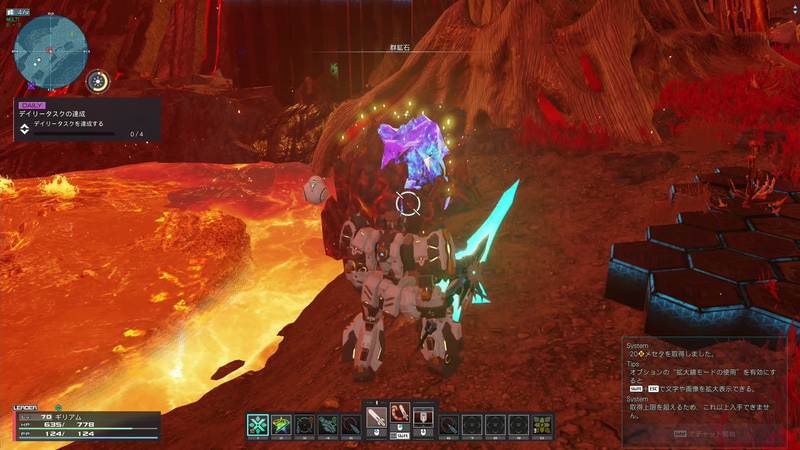Screen dimensions: 800x450
Task: Select the highlighted cyan snowflake hotbar slot
Action: coord(257,424)
